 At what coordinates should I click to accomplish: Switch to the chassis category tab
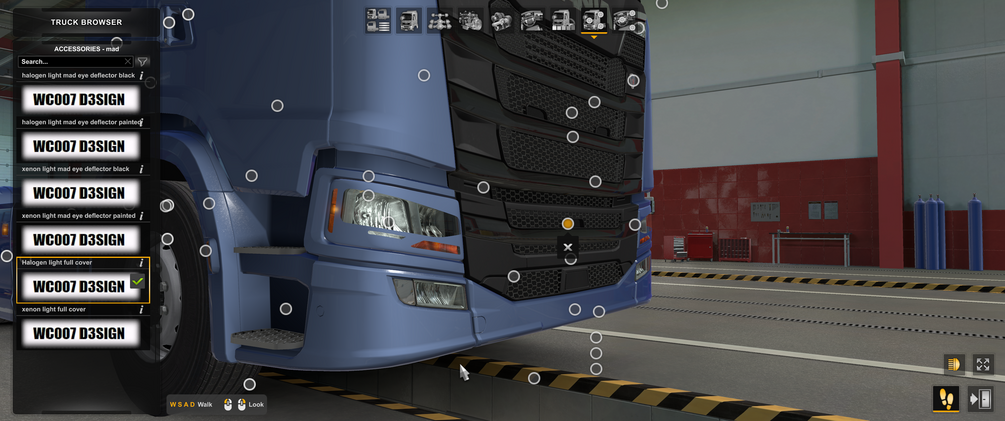(439, 20)
